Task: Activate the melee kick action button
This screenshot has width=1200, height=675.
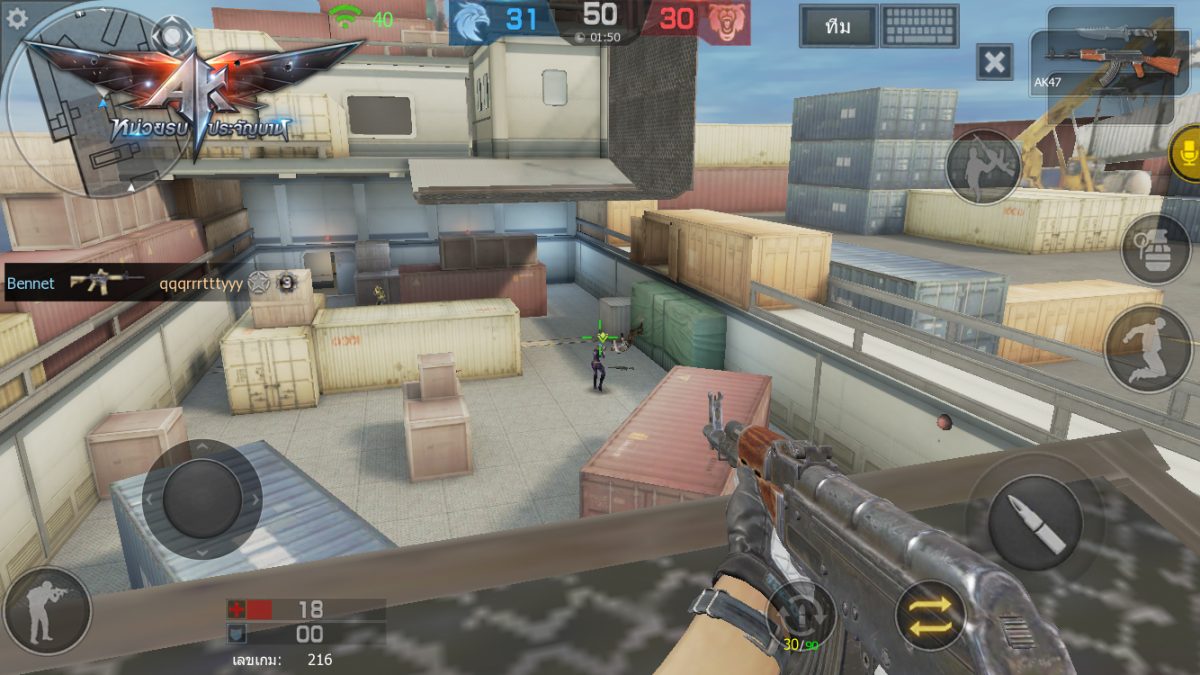Action: pyautogui.click(x=982, y=167)
